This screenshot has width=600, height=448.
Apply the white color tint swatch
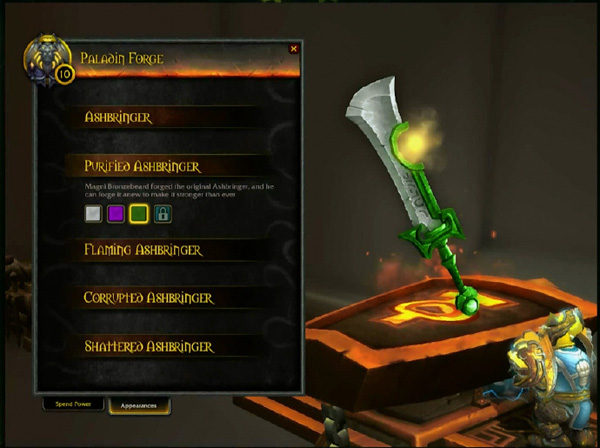point(93,213)
